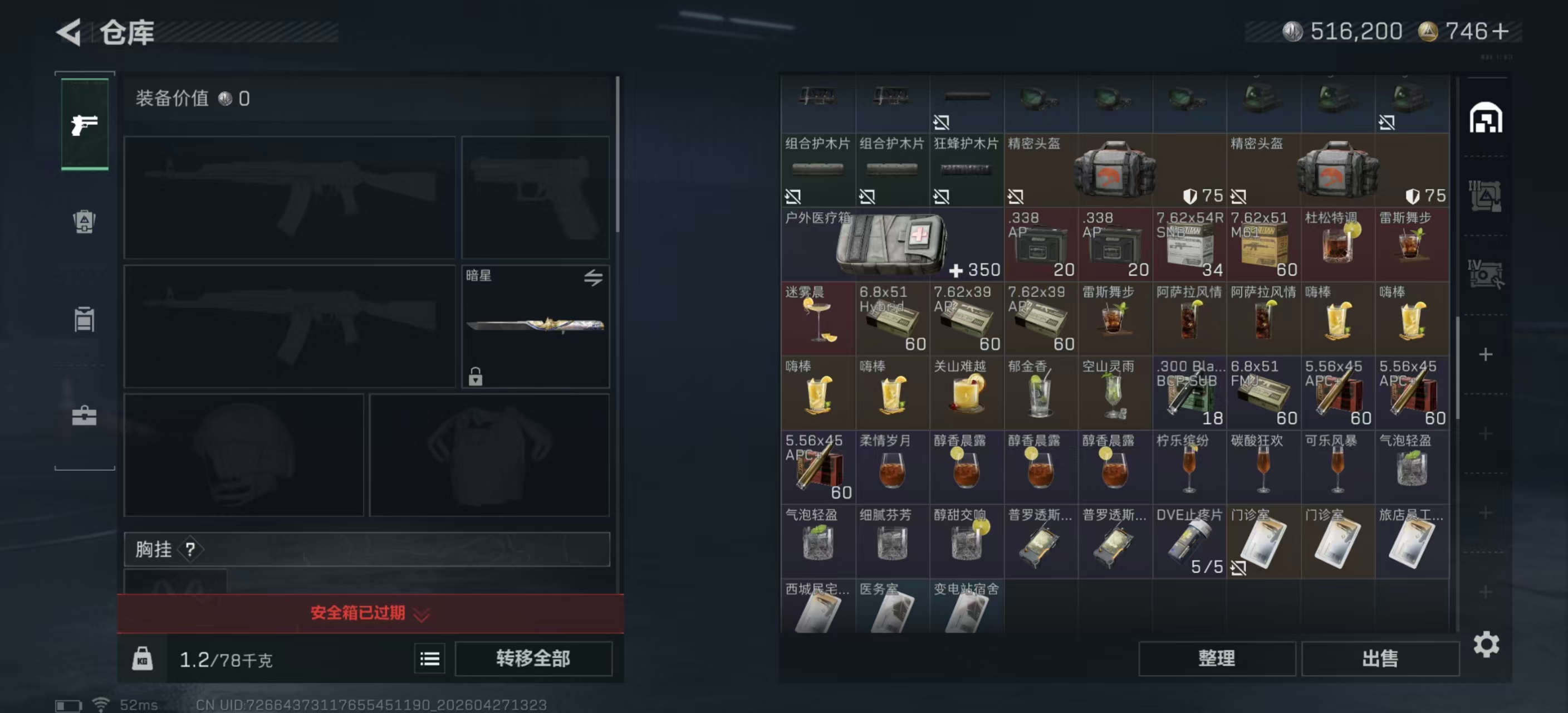
Task: Click the warehouse storage icon in right sidebar
Action: pos(1486,120)
